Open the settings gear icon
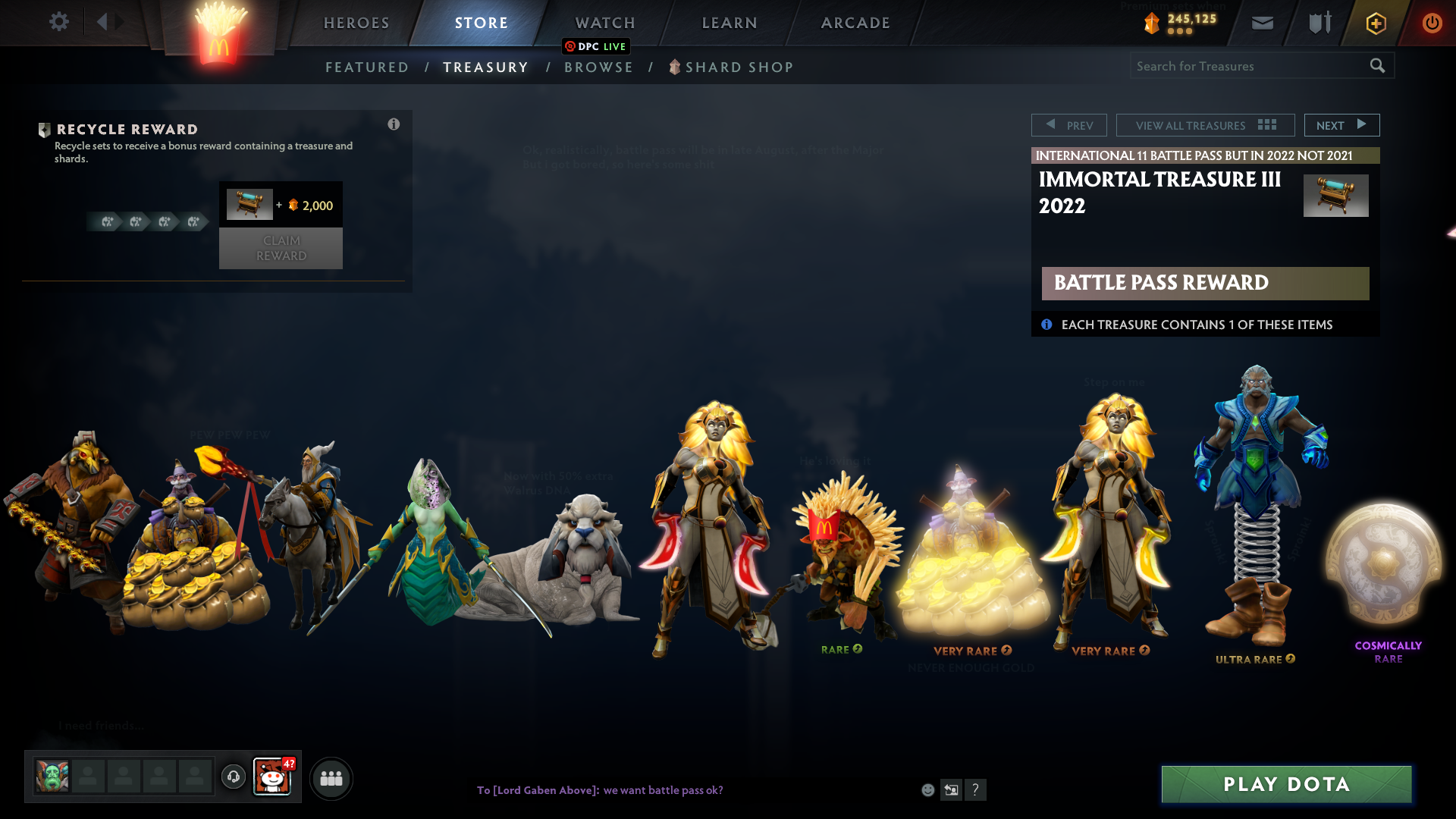The height and width of the screenshot is (819, 1456). click(x=59, y=22)
